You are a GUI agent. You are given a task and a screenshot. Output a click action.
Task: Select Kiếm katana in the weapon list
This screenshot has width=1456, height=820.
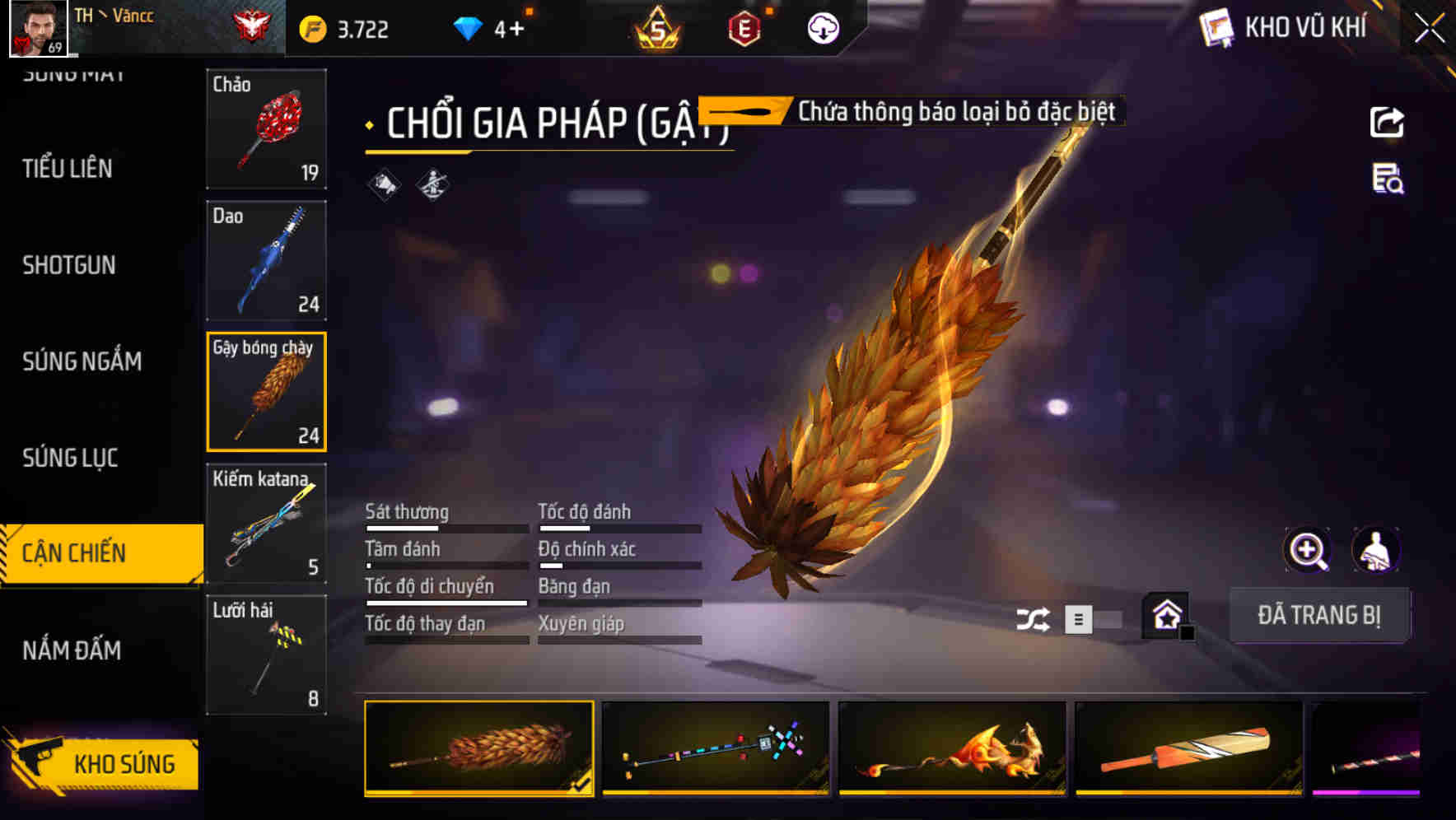266,523
